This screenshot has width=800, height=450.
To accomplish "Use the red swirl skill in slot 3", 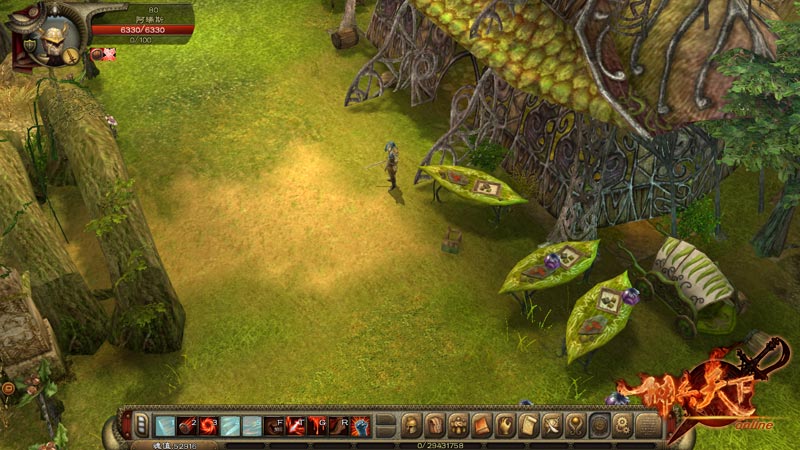I will tap(209, 425).
